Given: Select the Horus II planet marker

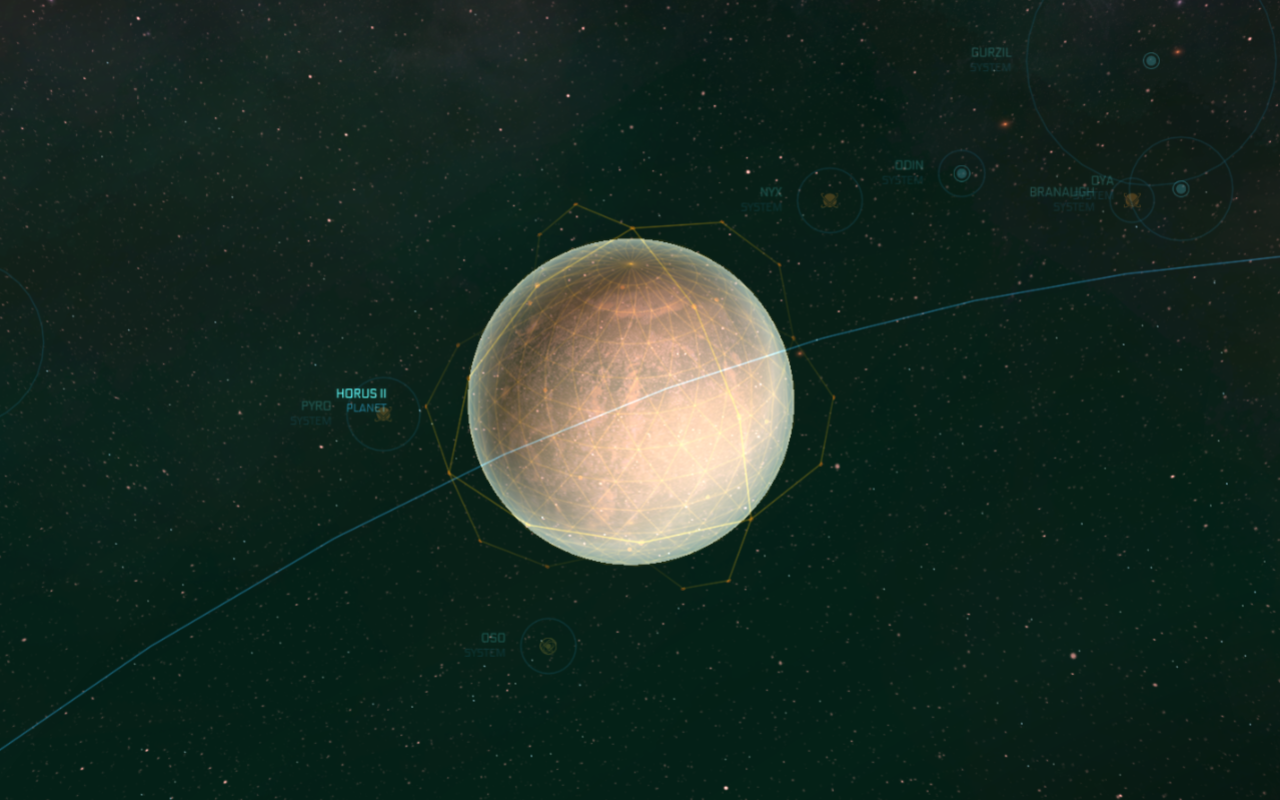Looking at the screenshot, I should [x=383, y=413].
